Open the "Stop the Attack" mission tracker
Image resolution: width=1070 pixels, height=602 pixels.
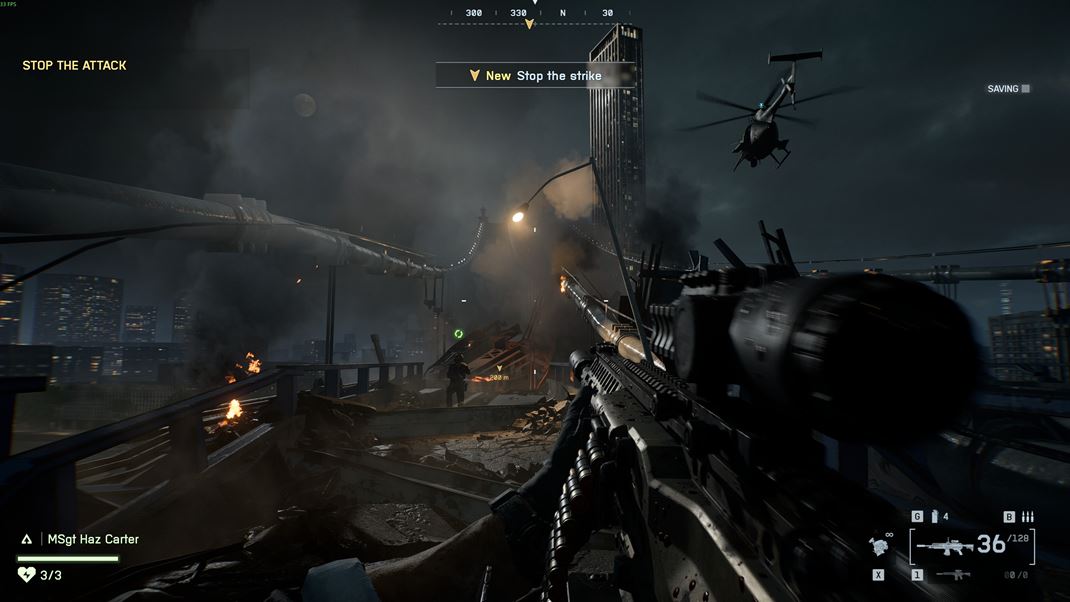pos(74,66)
